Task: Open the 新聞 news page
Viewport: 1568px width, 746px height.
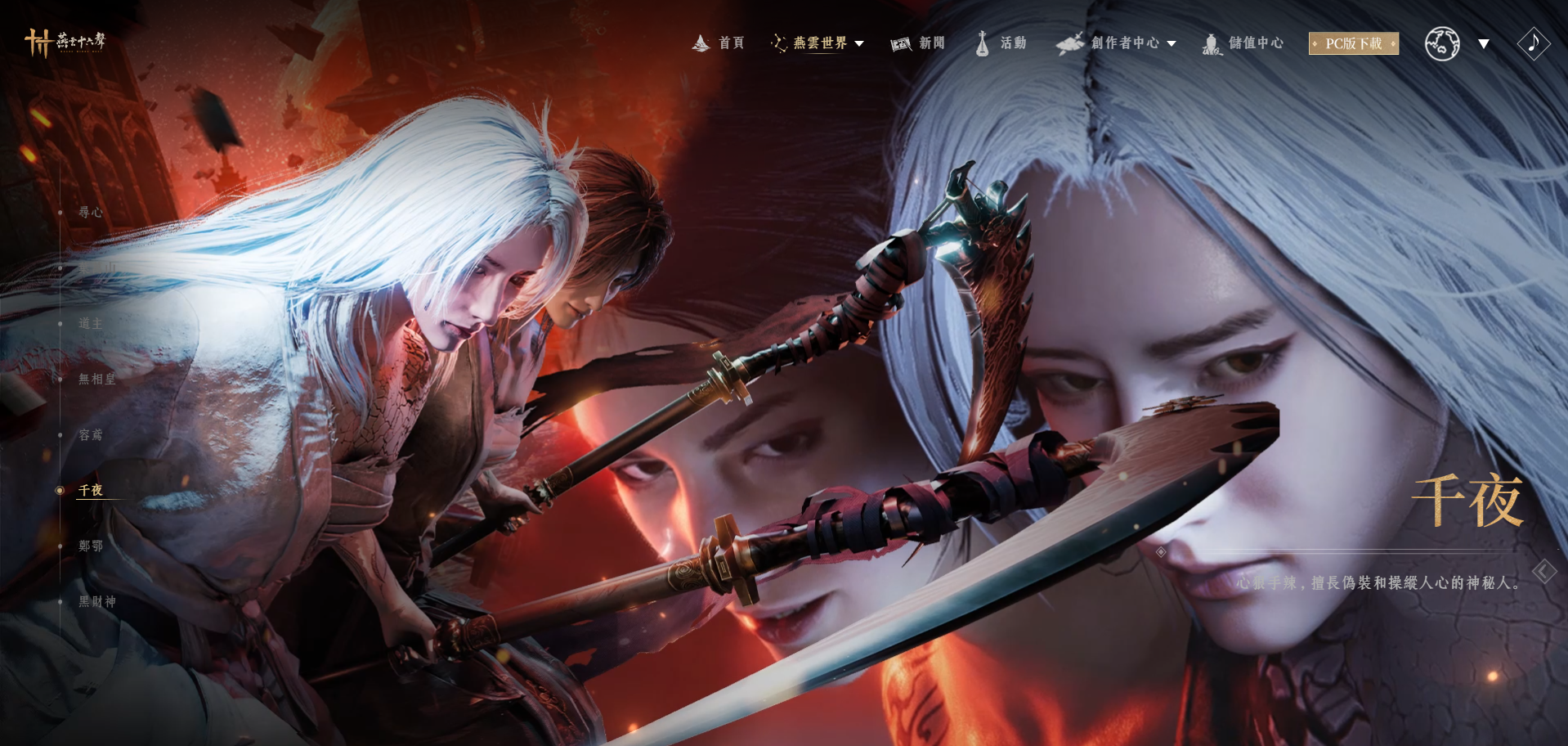Action: [918, 43]
